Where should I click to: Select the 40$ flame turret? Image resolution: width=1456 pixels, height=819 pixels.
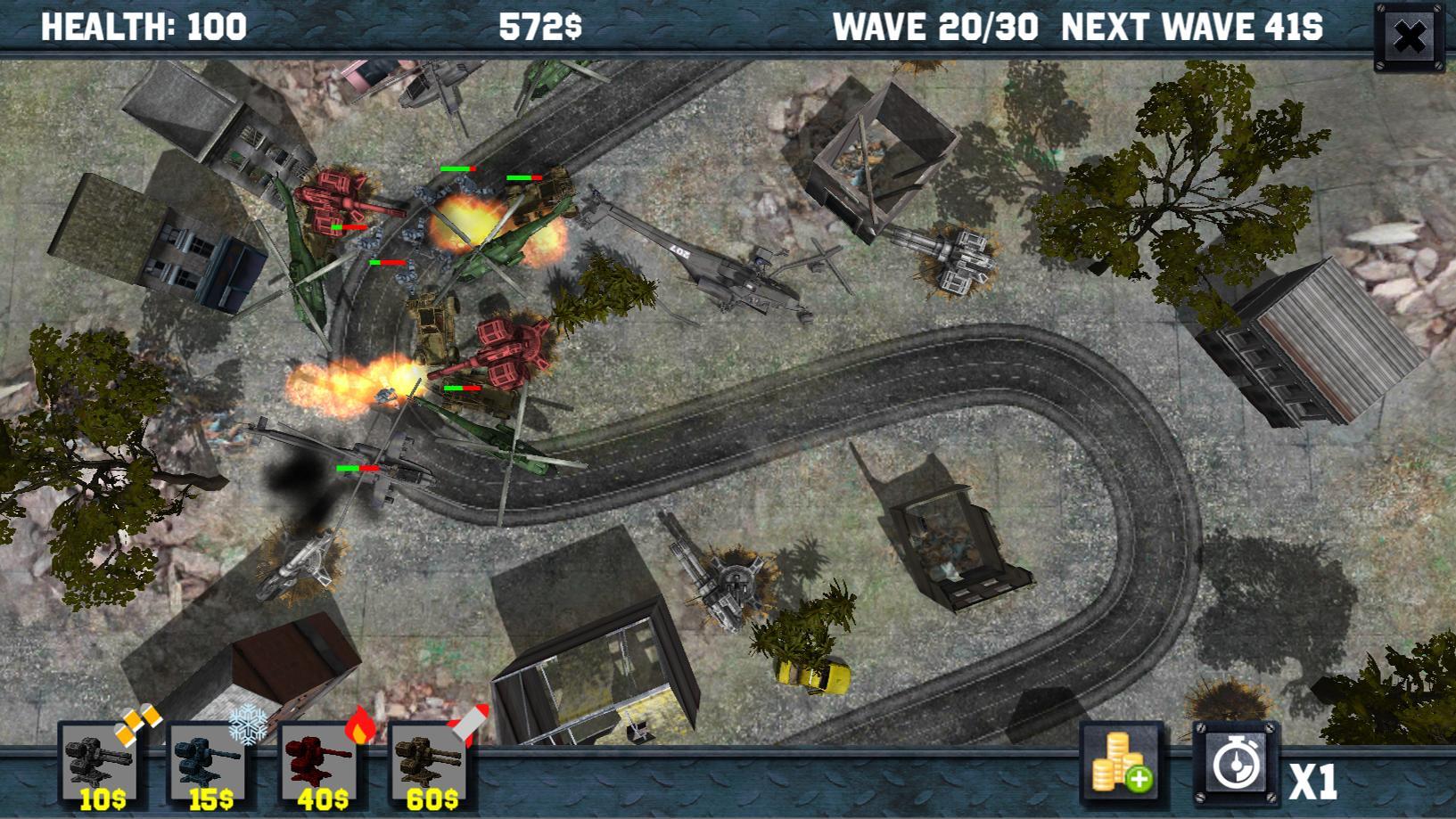(x=317, y=768)
